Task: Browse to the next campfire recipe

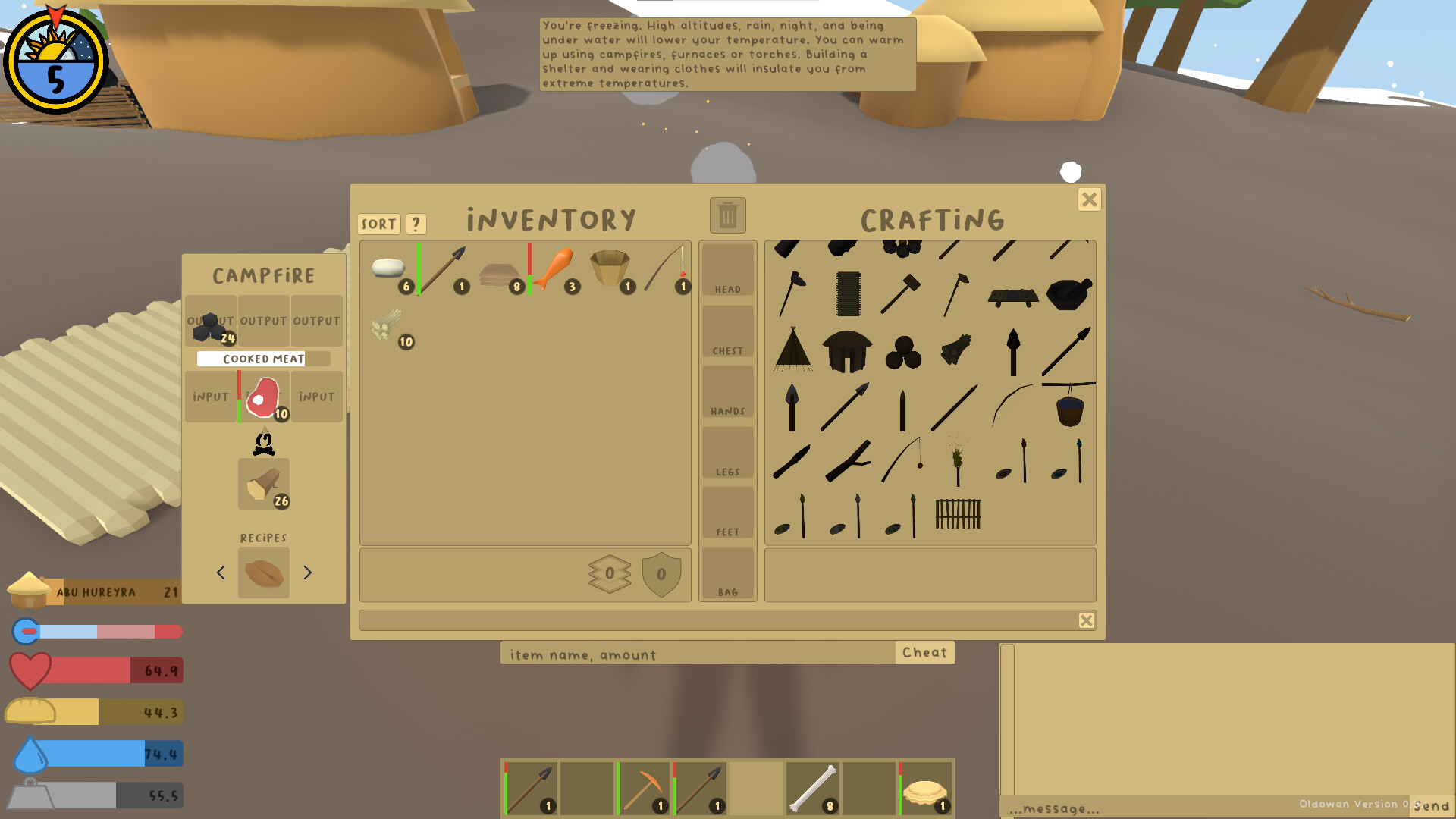Action: 306,573
